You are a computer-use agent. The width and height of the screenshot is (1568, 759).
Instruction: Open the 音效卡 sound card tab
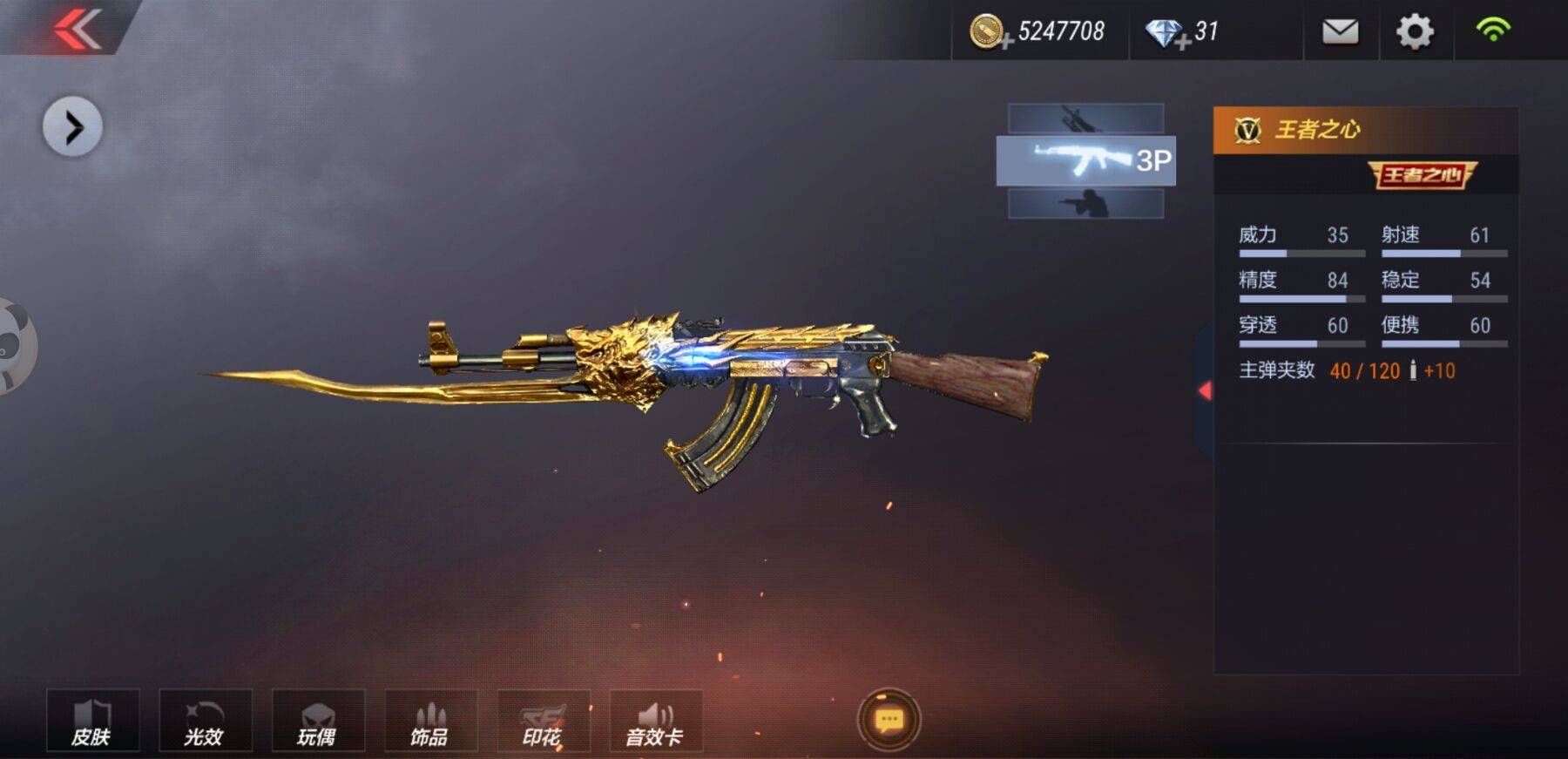point(656,722)
